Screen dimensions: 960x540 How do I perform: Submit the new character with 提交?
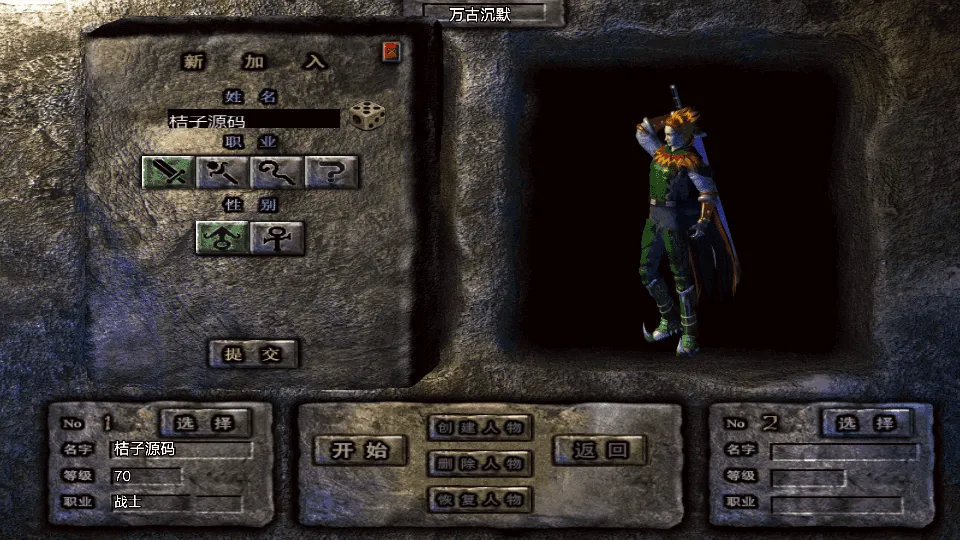(x=254, y=353)
